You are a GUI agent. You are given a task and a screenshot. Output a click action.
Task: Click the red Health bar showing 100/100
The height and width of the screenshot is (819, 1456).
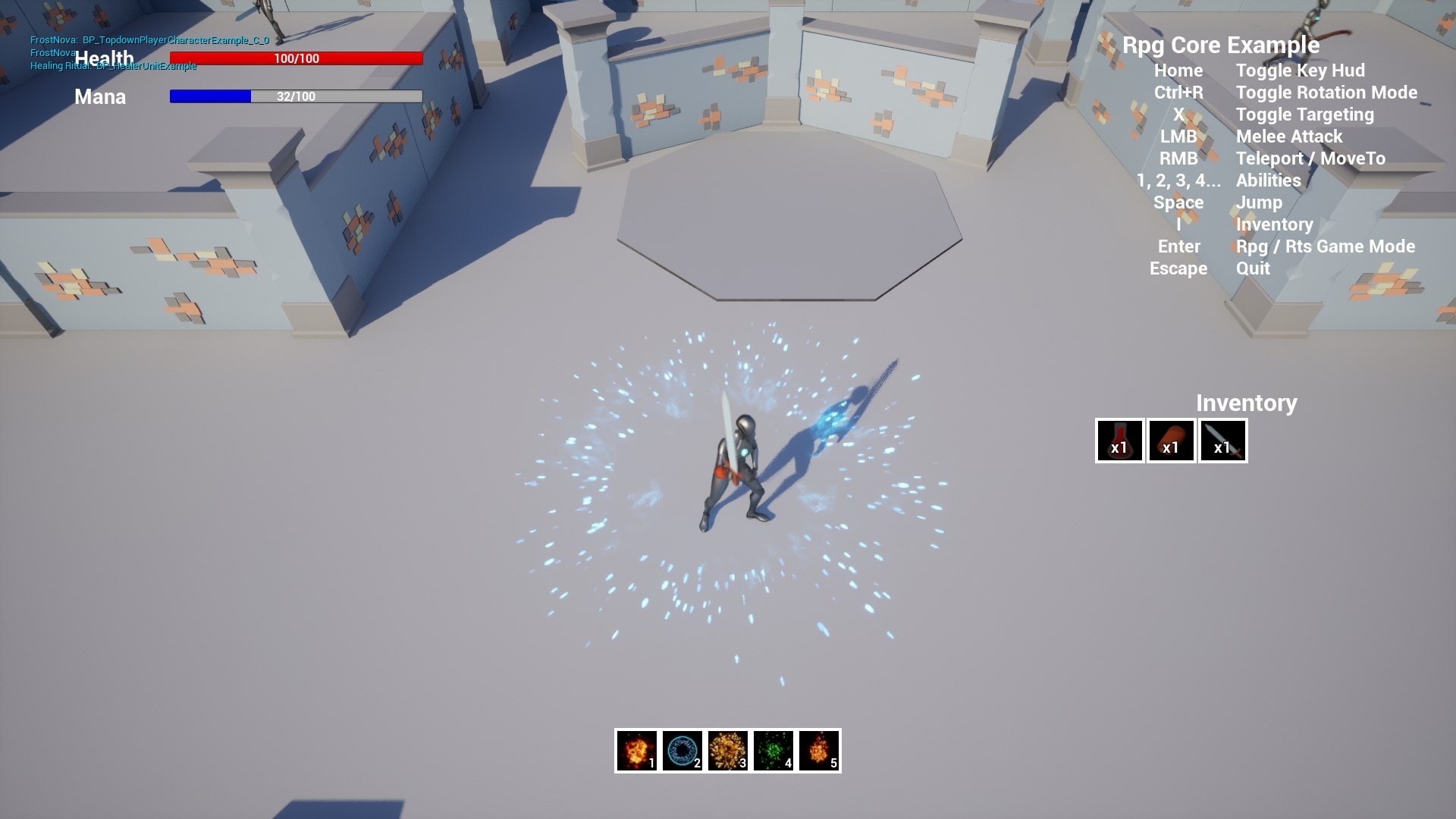click(296, 57)
